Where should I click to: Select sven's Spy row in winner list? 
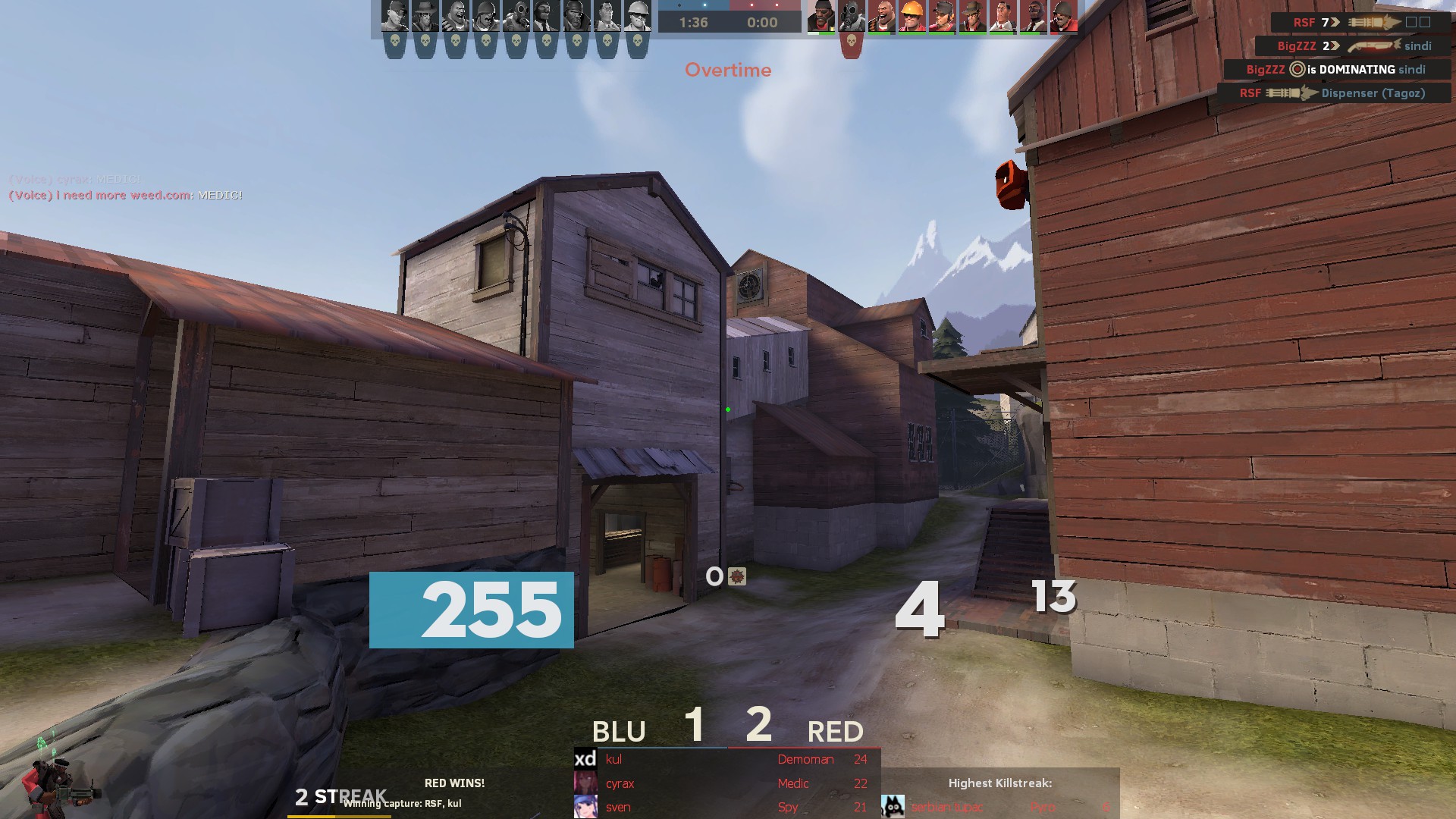pos(728,807)
